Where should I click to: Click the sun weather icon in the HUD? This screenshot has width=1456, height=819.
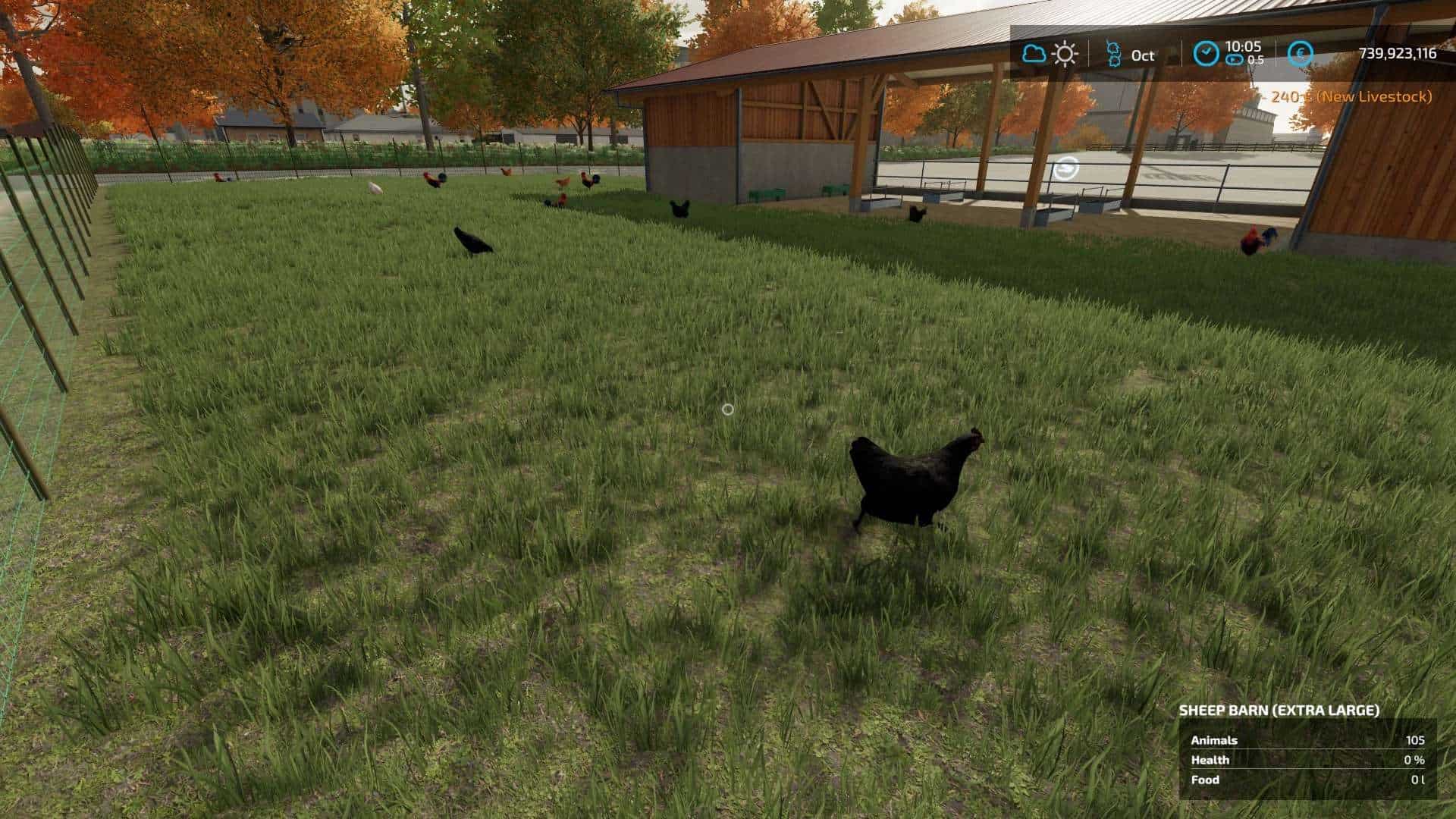[x=1065, y=54]
